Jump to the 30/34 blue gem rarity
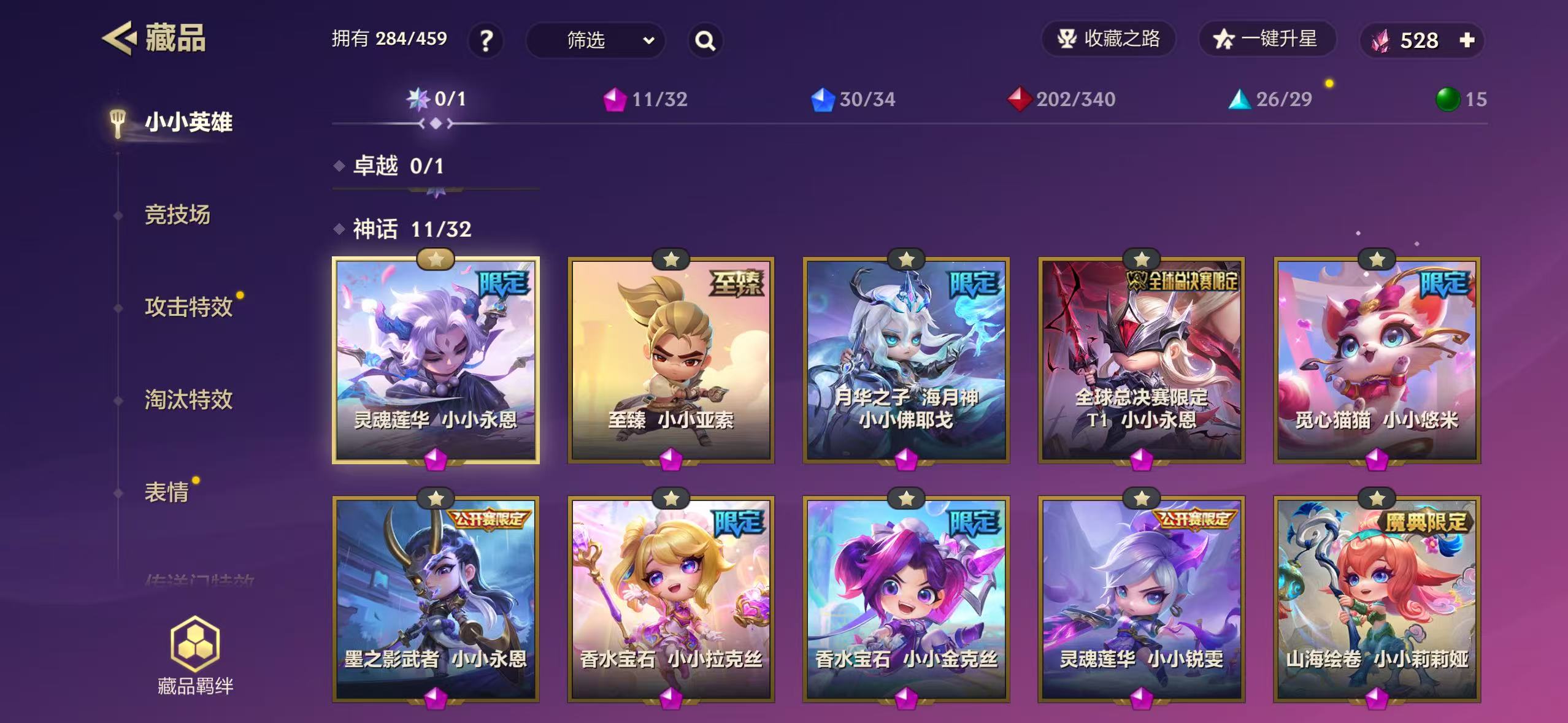The width and height of the screenshot is (1568, 723). tap(853, 99)
